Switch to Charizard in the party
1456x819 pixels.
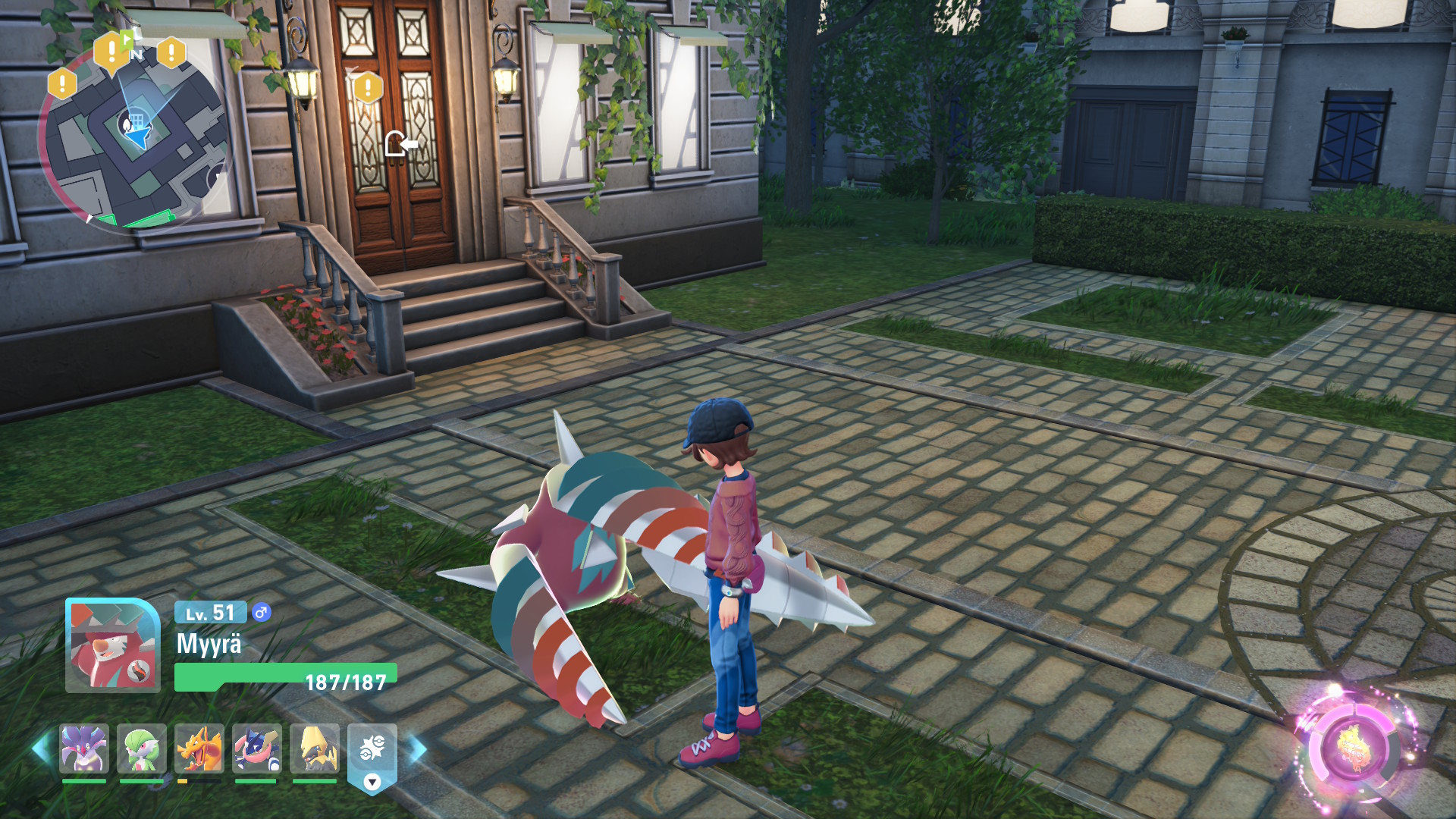point(199,748)
